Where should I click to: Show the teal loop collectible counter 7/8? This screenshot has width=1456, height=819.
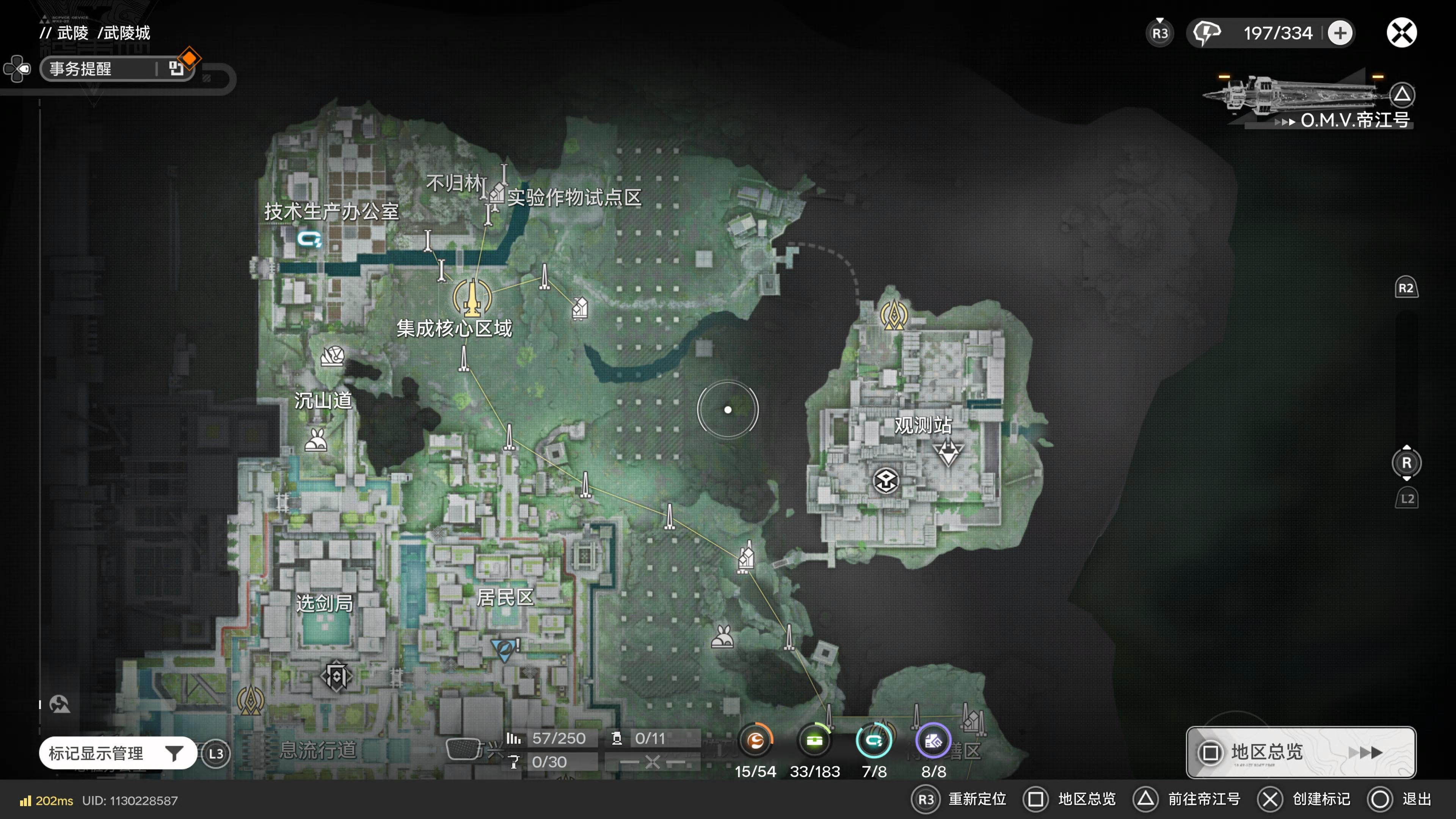874,741
